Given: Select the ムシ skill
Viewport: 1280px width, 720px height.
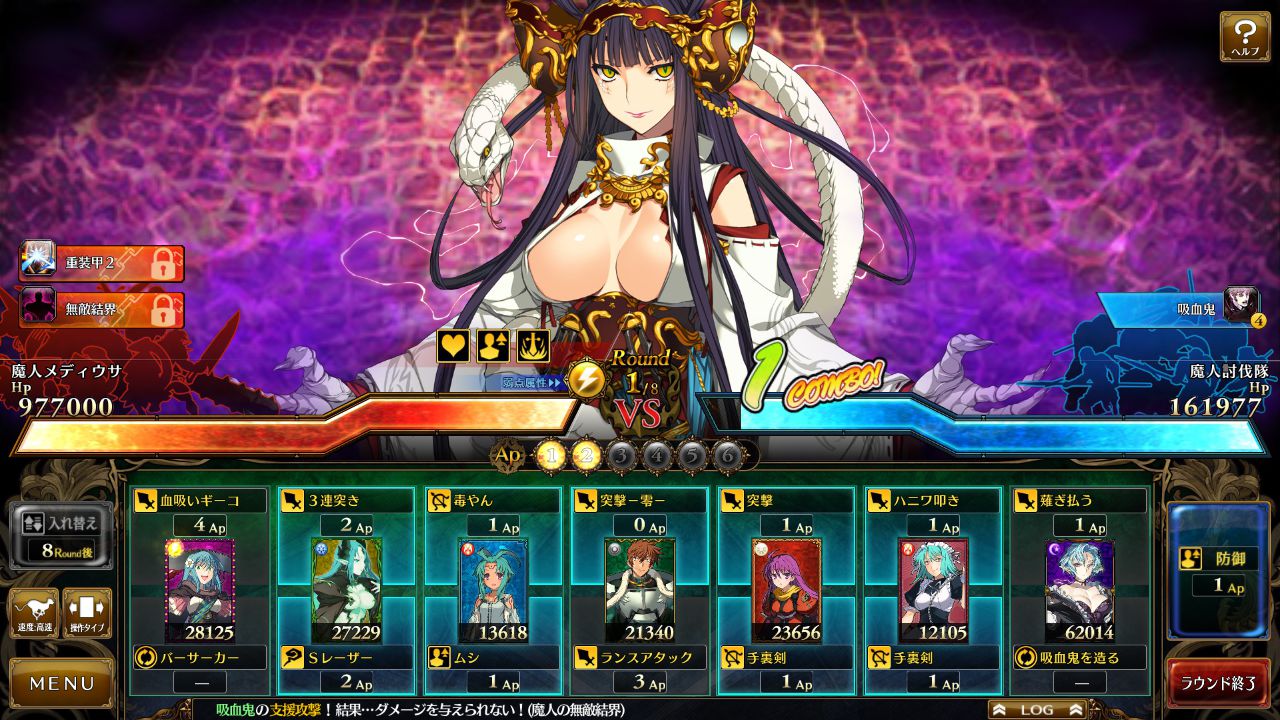Looking at the screenshot, I should 492,658.
